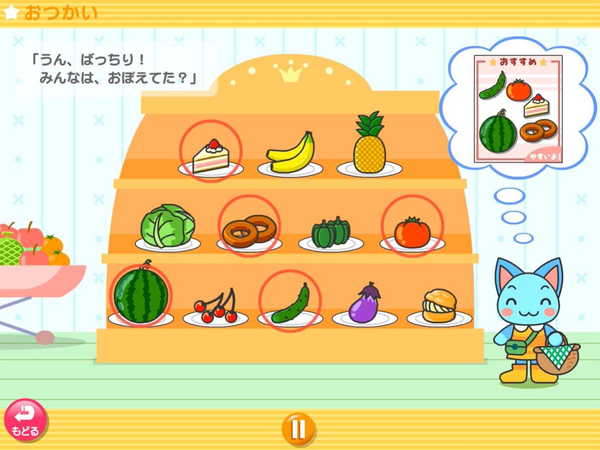Open the shopping list thought bubble

(x=519, y=111)
